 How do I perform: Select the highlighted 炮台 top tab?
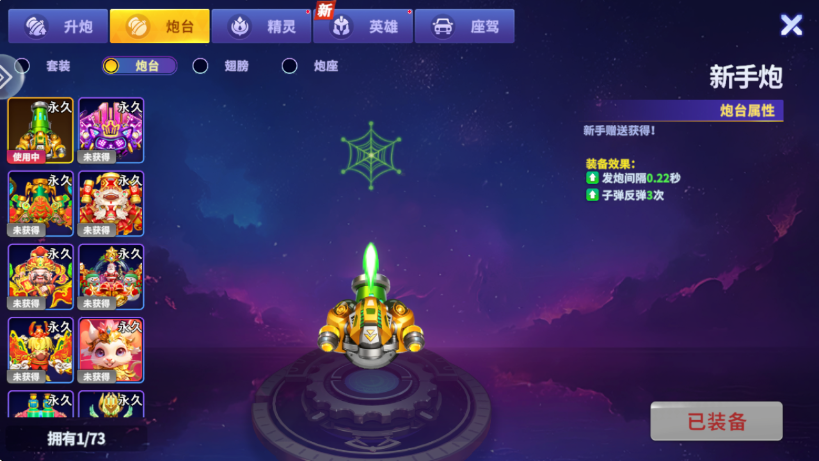click(x=160, y=26)
